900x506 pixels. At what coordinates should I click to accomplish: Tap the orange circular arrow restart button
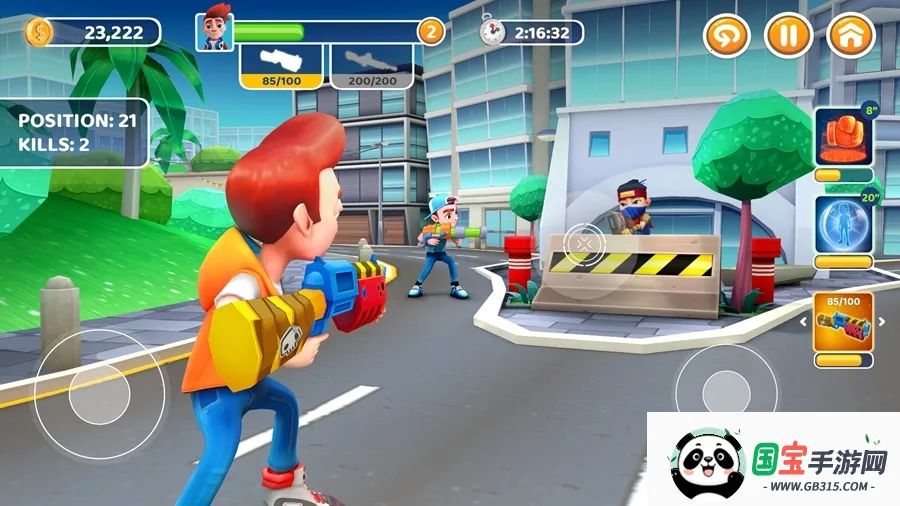point(726,37)
